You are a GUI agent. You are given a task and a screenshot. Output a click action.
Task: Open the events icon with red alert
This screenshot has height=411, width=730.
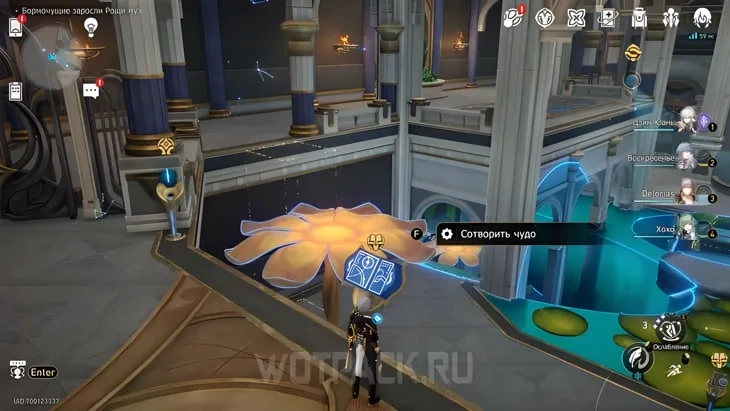(x=513, y=17)
